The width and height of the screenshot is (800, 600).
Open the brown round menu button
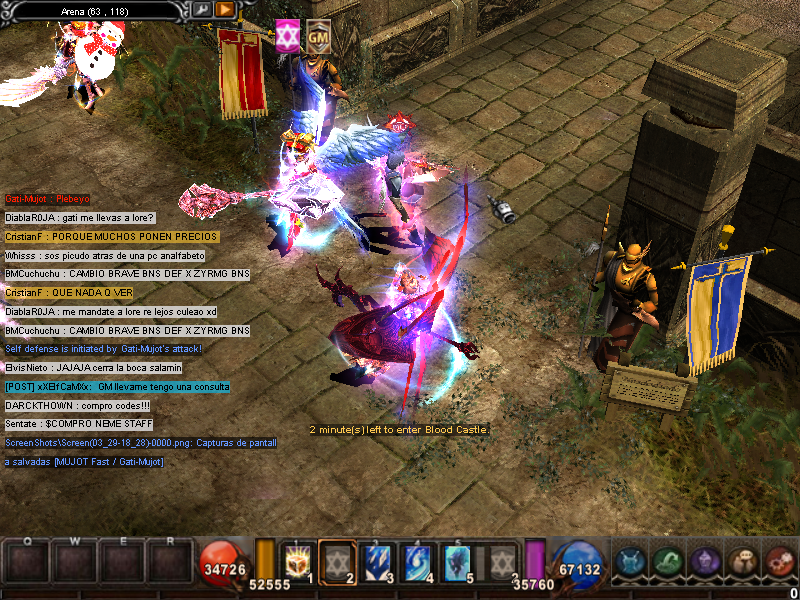[741, 562]
